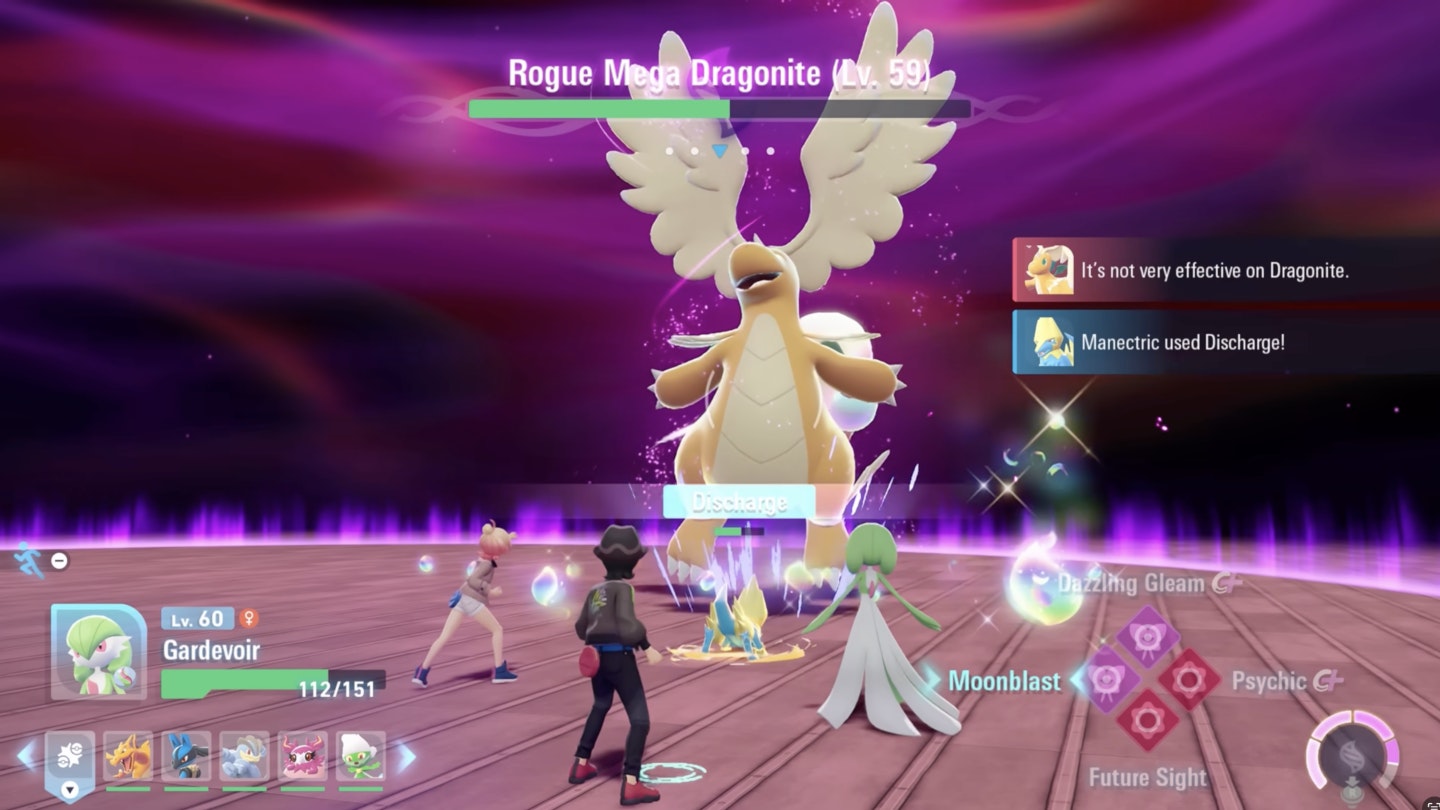The image size is (1440, 810).
Task: Click the right arrow beside the party bar
Action: [406, 757]
